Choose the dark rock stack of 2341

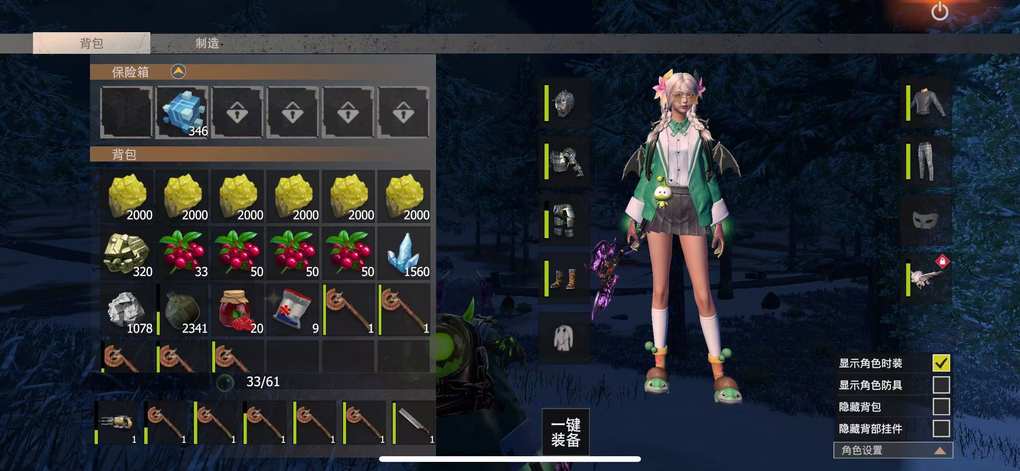point(182,307)
